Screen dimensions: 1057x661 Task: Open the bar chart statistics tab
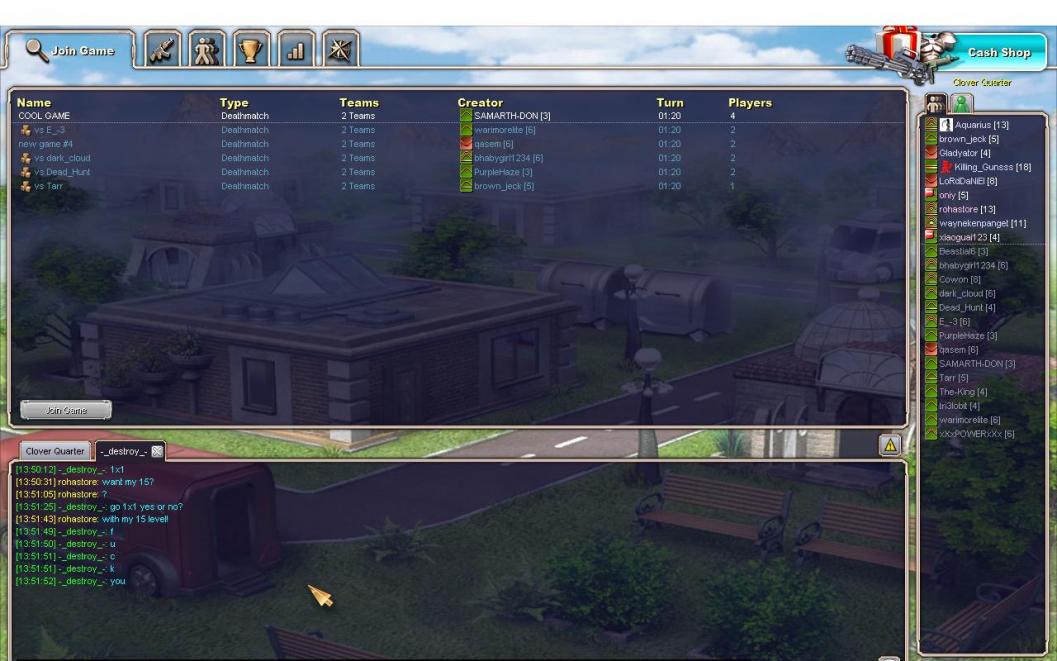[x=297, y=51]
